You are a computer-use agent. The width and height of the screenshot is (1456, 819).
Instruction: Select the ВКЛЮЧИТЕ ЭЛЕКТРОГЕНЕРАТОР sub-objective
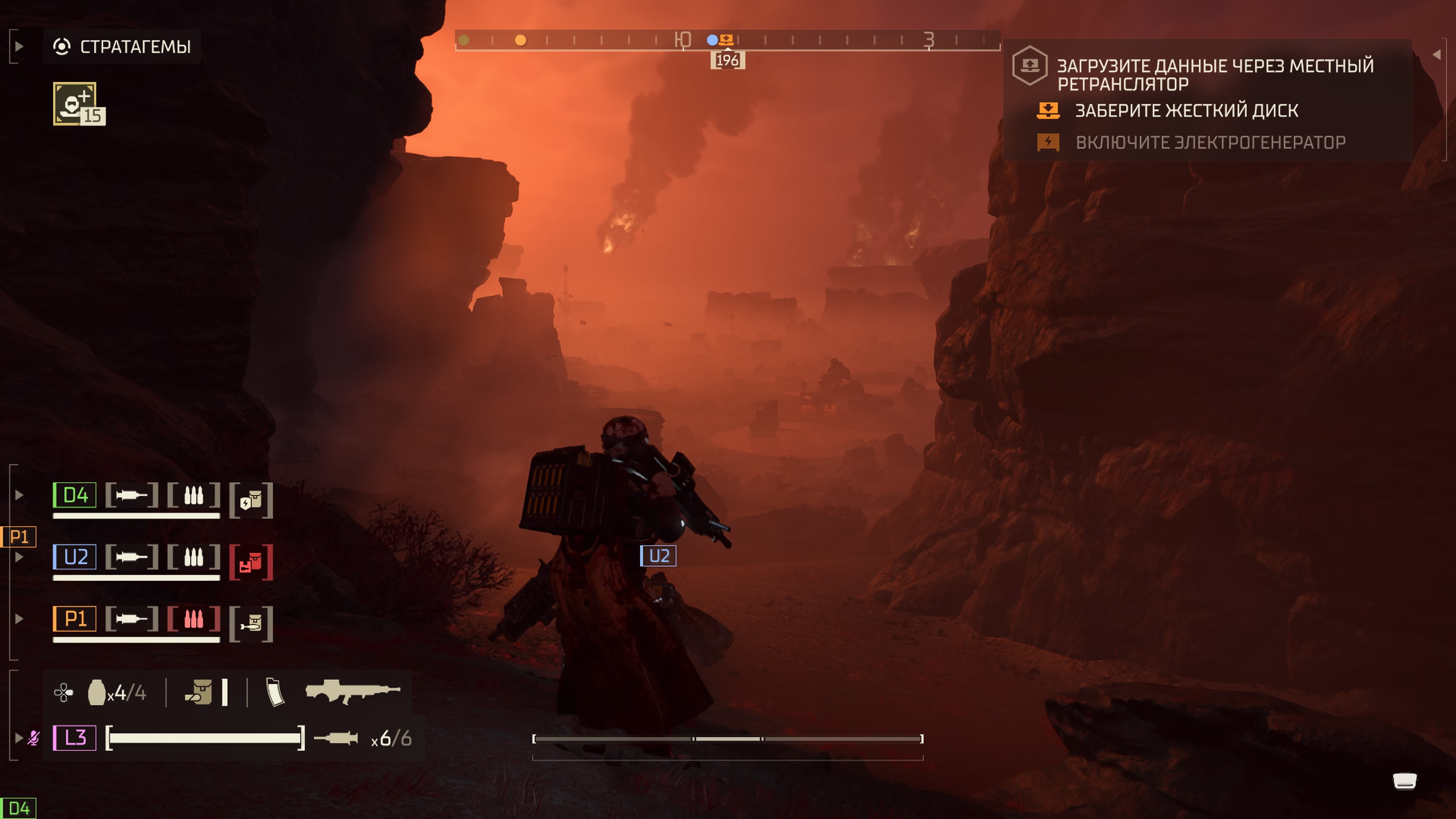[1210, 143]
